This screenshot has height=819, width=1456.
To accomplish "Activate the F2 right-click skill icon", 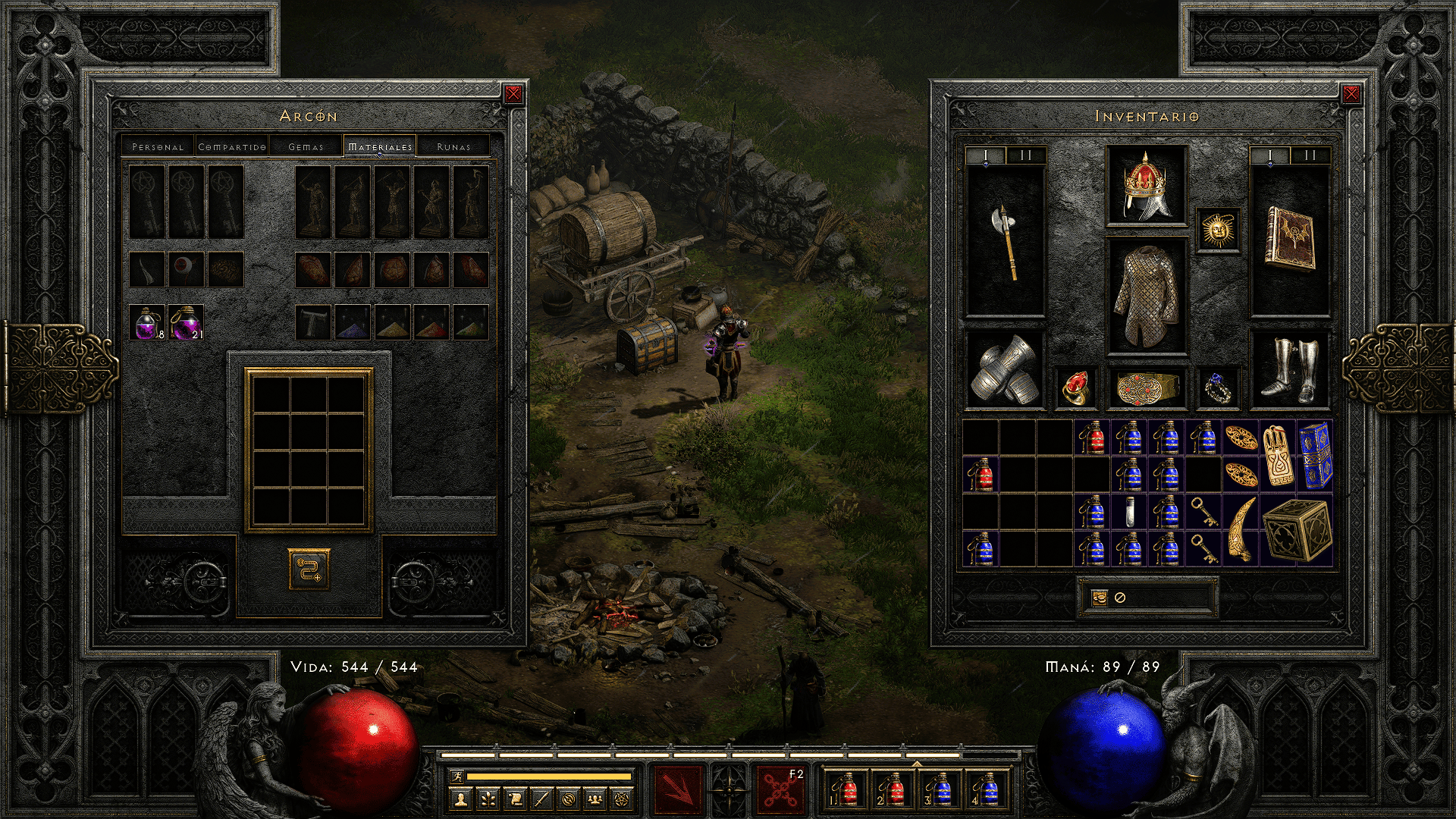I will tap(780, 789).
